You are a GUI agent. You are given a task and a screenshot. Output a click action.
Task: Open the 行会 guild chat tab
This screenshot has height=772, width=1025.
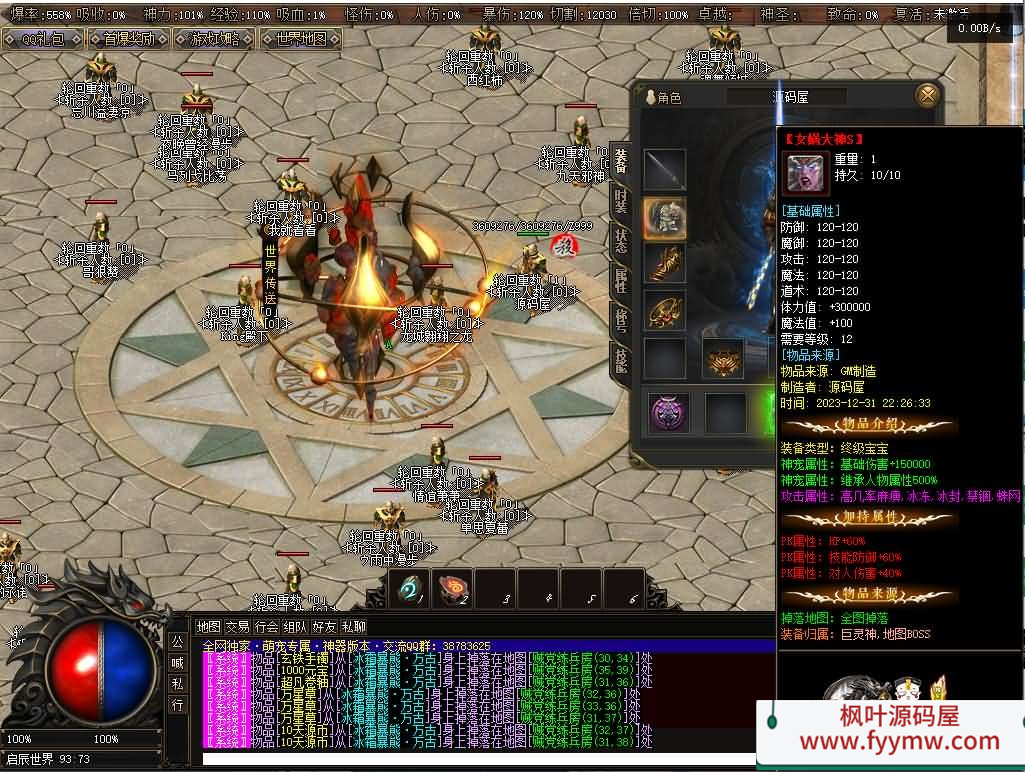(266, 626)
